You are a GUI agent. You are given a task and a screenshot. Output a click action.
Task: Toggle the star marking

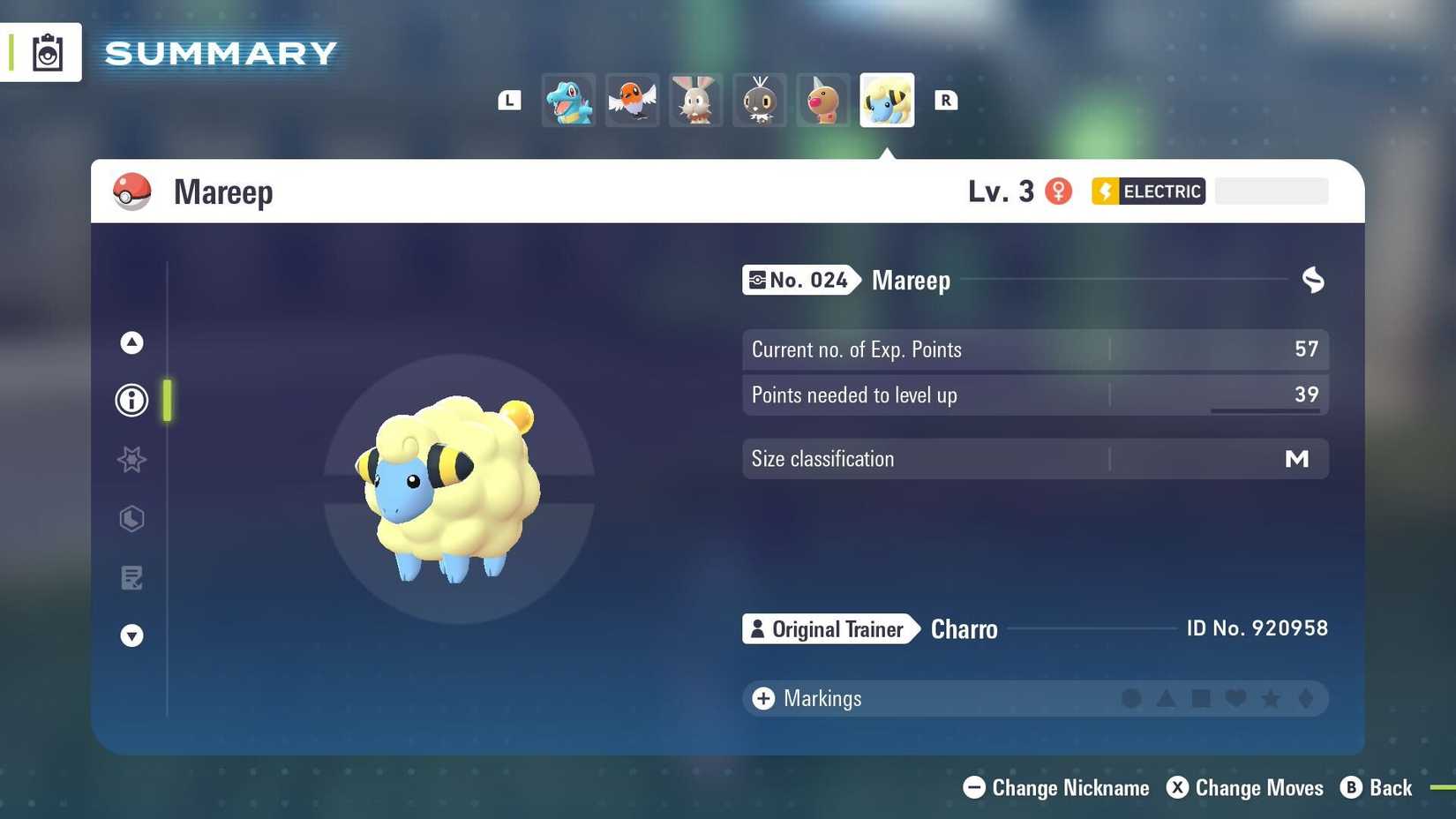(x=1271, y=698)
